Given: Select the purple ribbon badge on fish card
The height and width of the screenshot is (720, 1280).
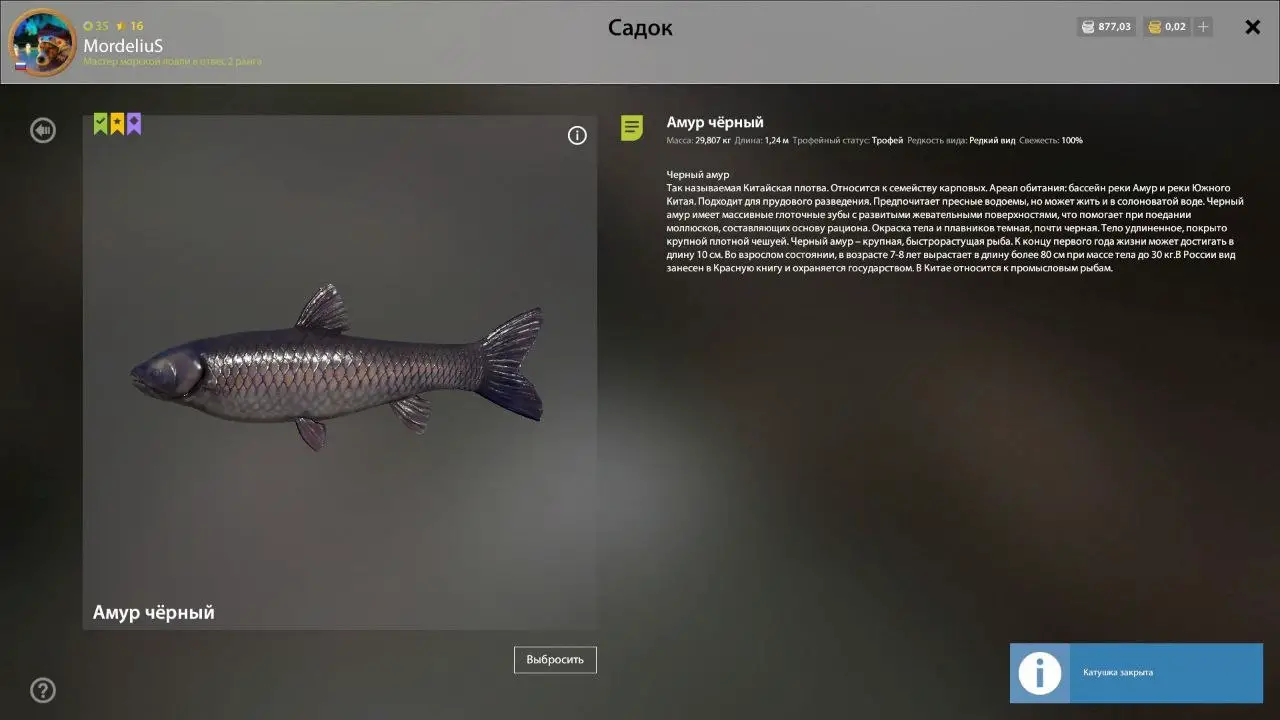Looking at the screenshot, I should [134, 124].
